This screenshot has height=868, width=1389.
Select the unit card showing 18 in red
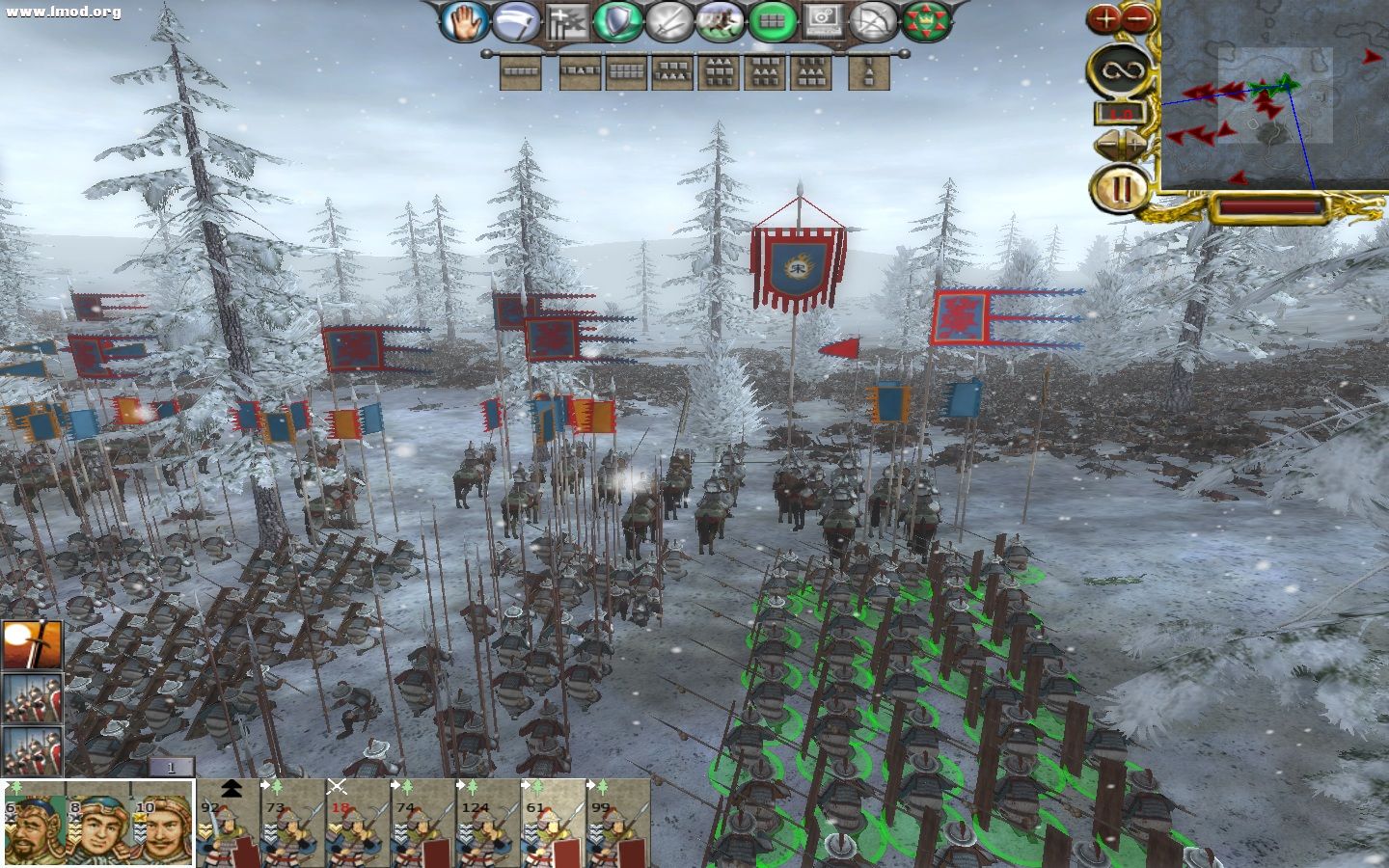pyautogui.click(x=358, y=826)
